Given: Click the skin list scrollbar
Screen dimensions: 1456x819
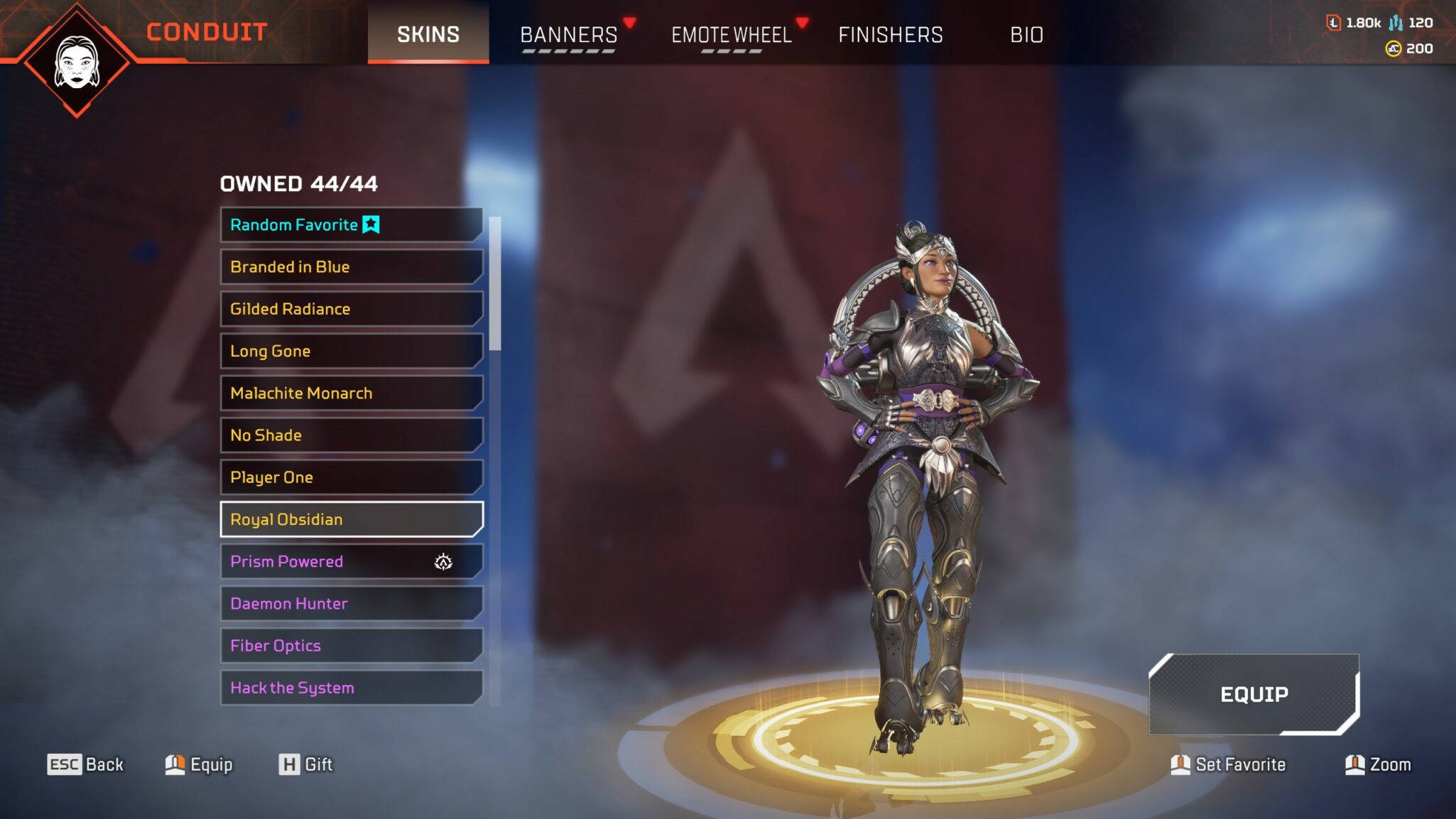Looking at the screenshot, I should (495, 284).
